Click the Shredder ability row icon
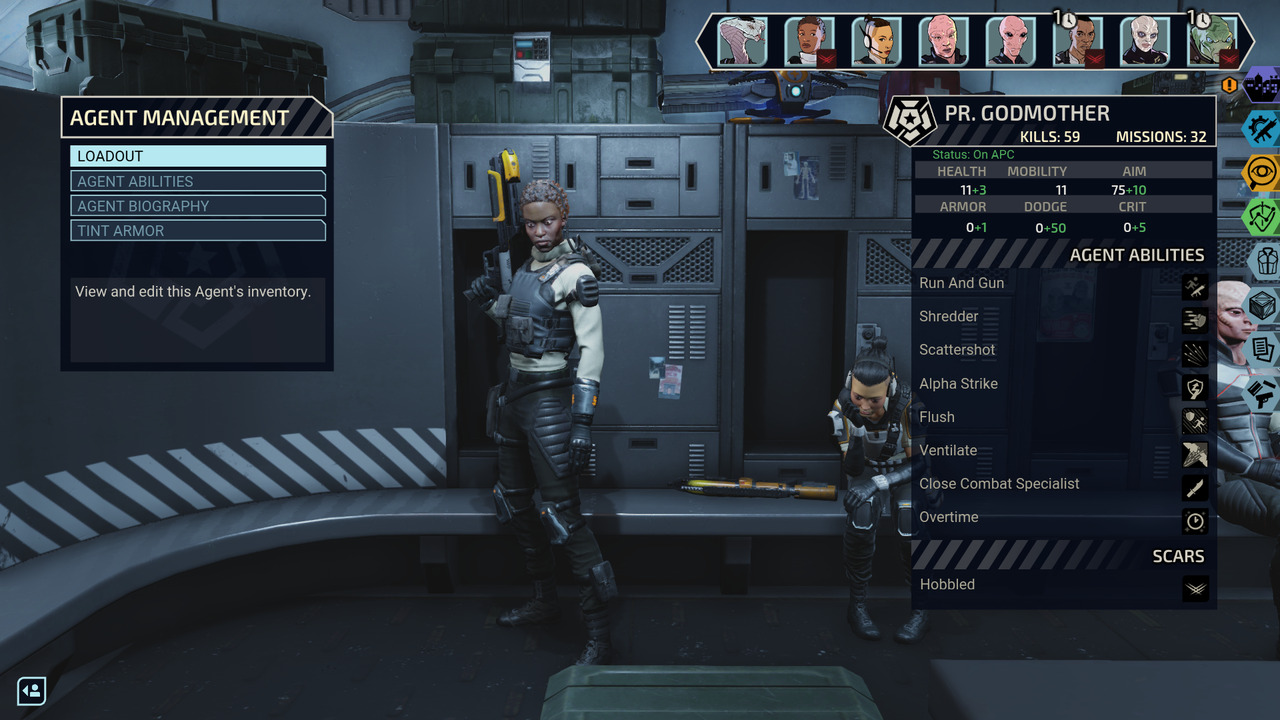 click(x=1195, y=321)
